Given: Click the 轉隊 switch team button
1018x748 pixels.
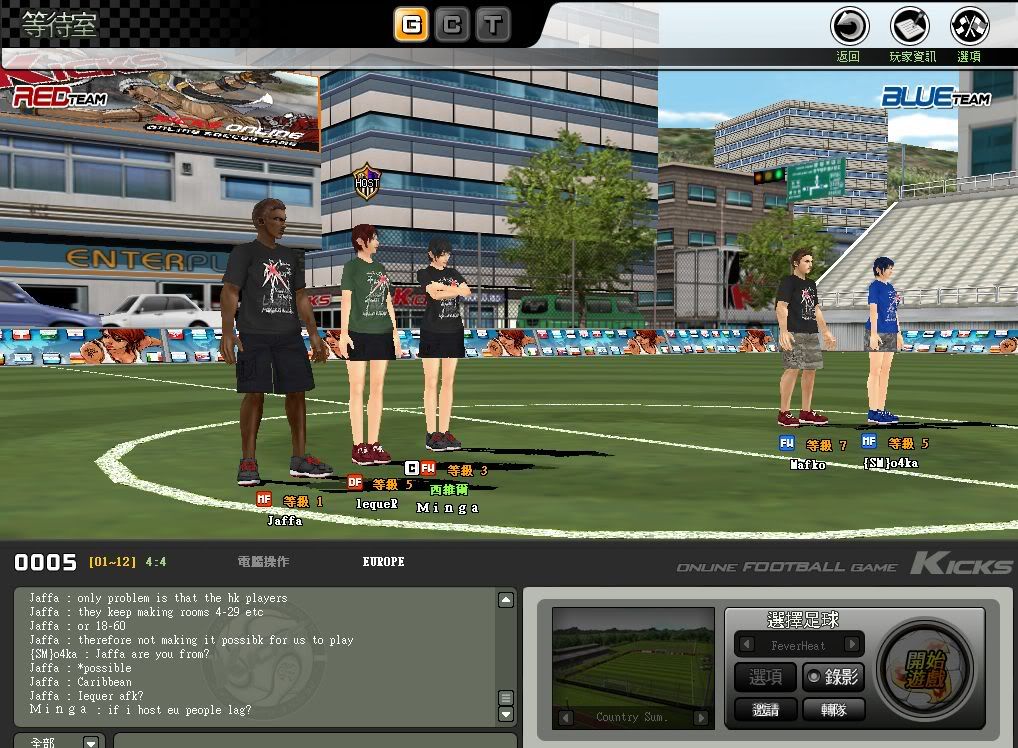Looking at the screenshot, I should (x=833, y=709).
